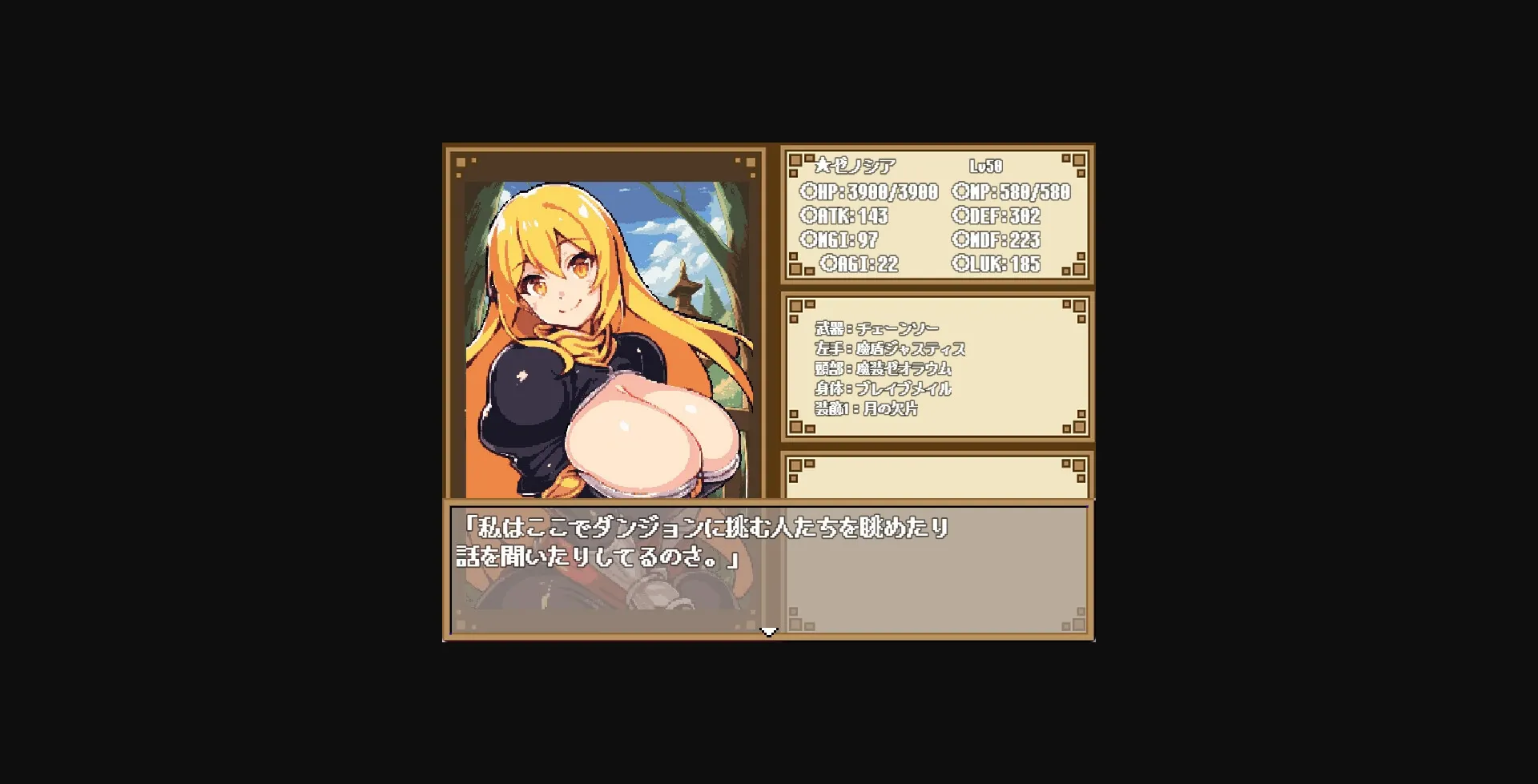
Task: Click the gear icon beside HP stat
Action: pyautogui.click(x=811, y=192)
